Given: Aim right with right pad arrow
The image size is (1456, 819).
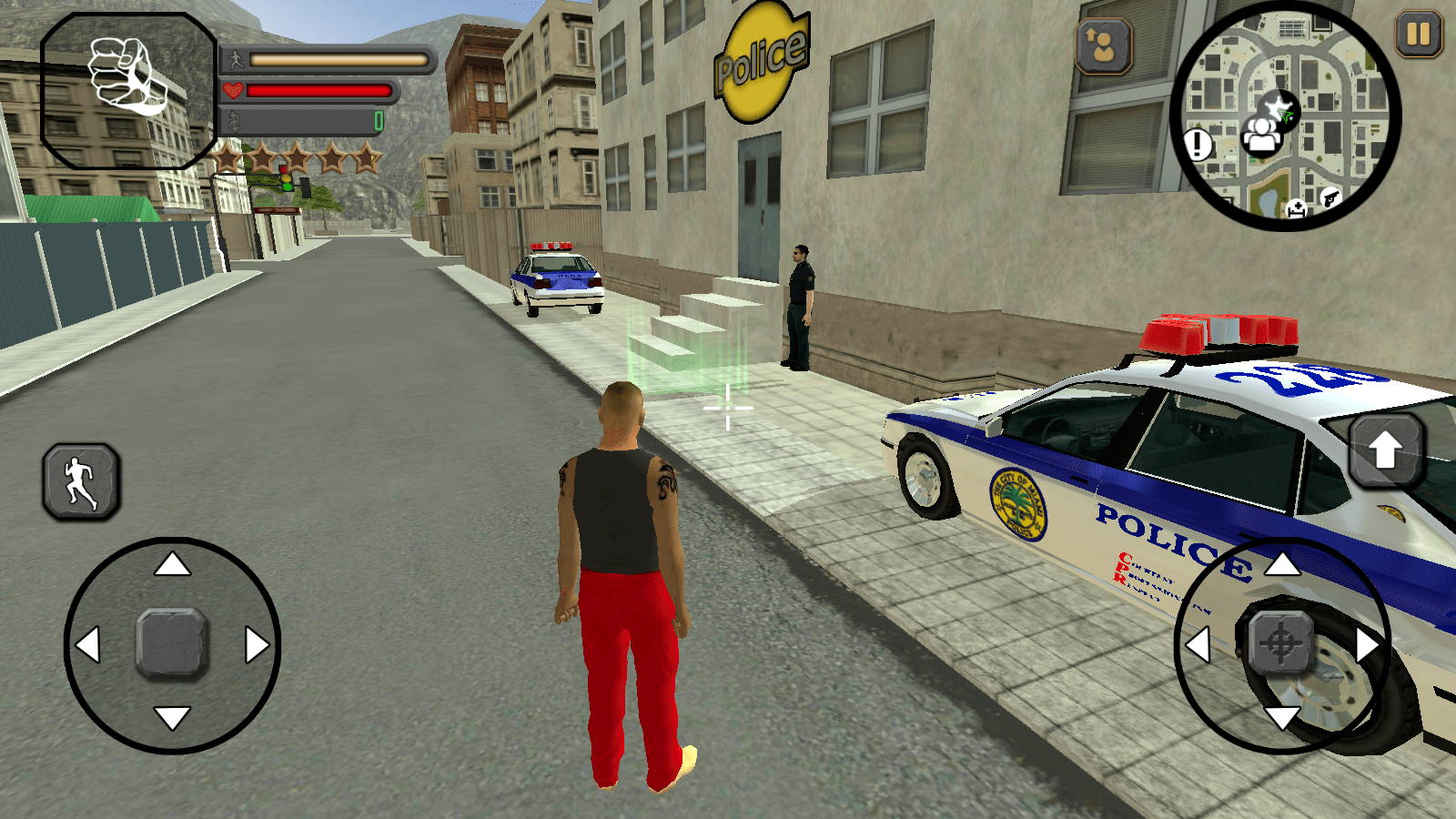Looking at the screenshot, I should click(1366, 644).
